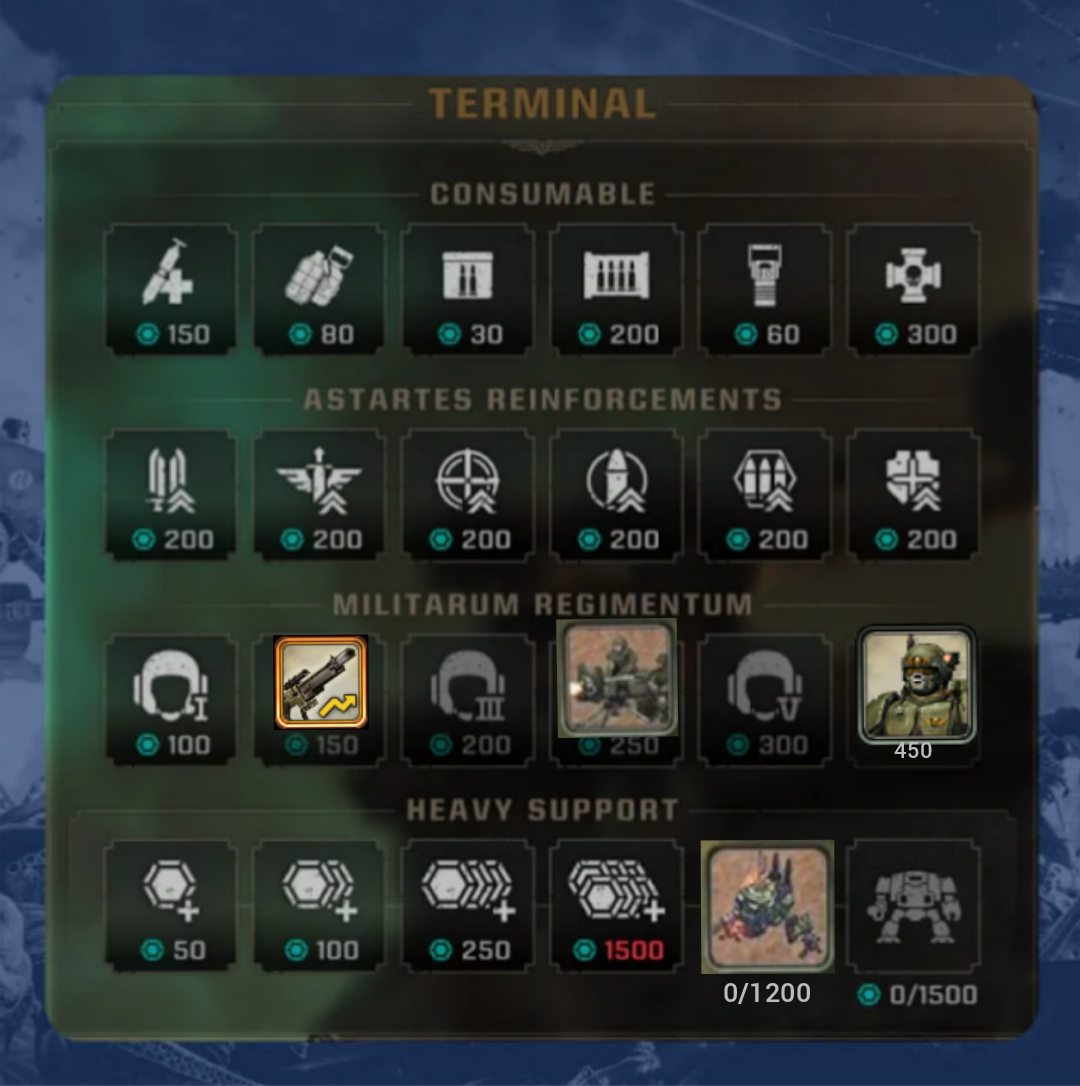Purchase the 300-cost medical cross consumable
Viewport: 1080px width, 1086px height.
pos(913,287)
